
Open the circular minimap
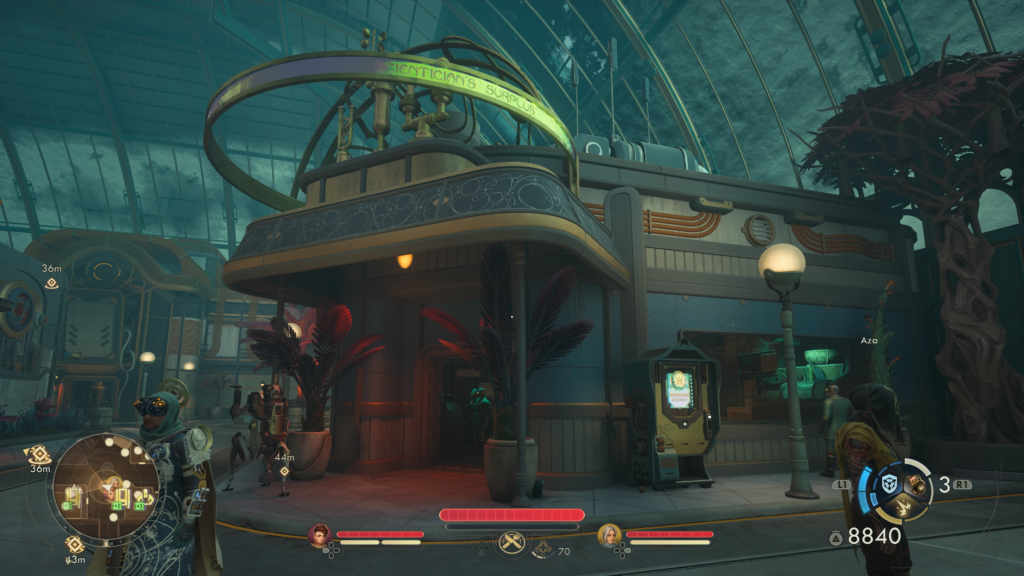pyautogui.click(x=104, y=486)
